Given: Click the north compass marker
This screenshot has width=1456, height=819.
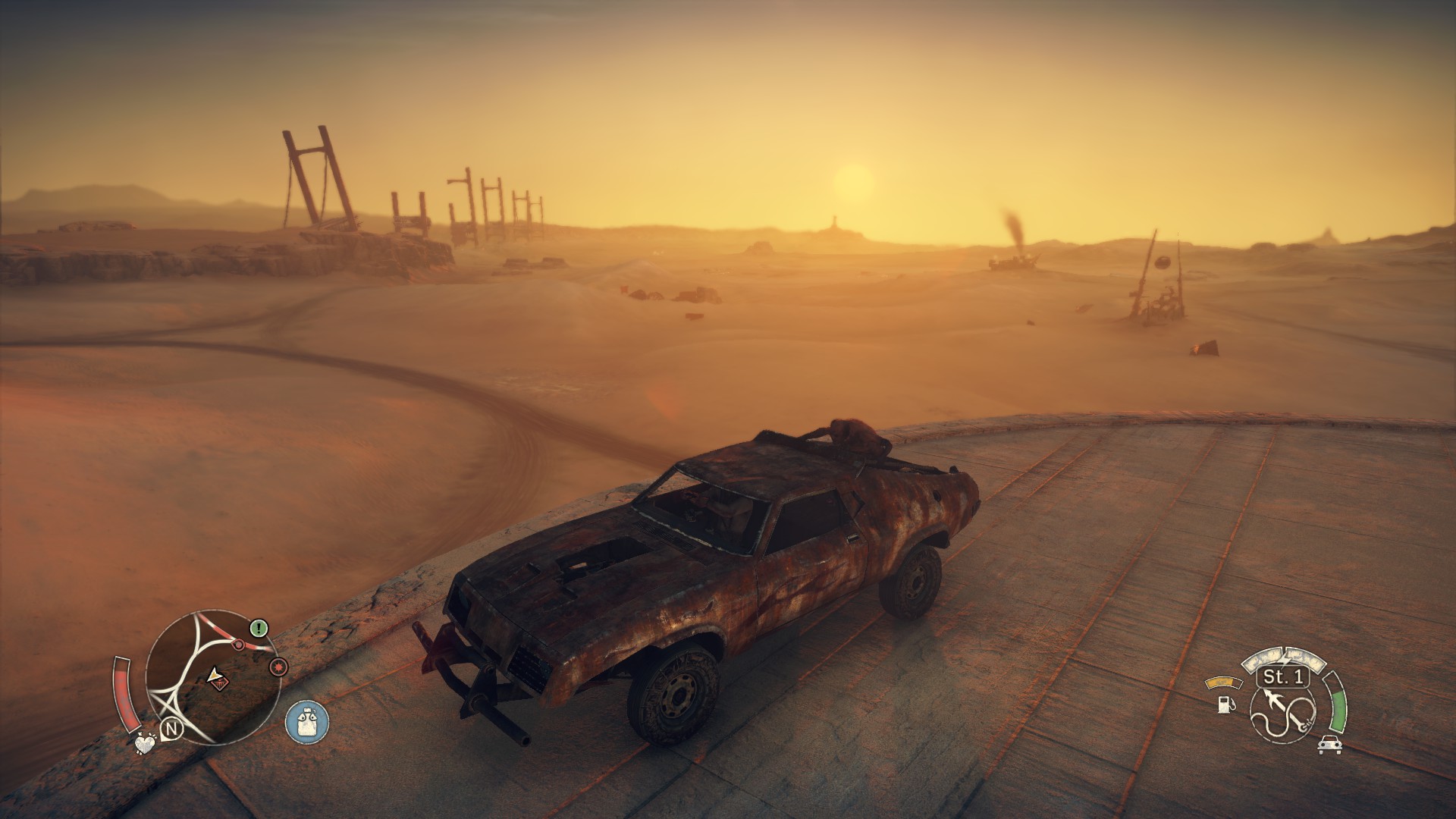Looking at the screenshot, I should [x=173, y=730].
